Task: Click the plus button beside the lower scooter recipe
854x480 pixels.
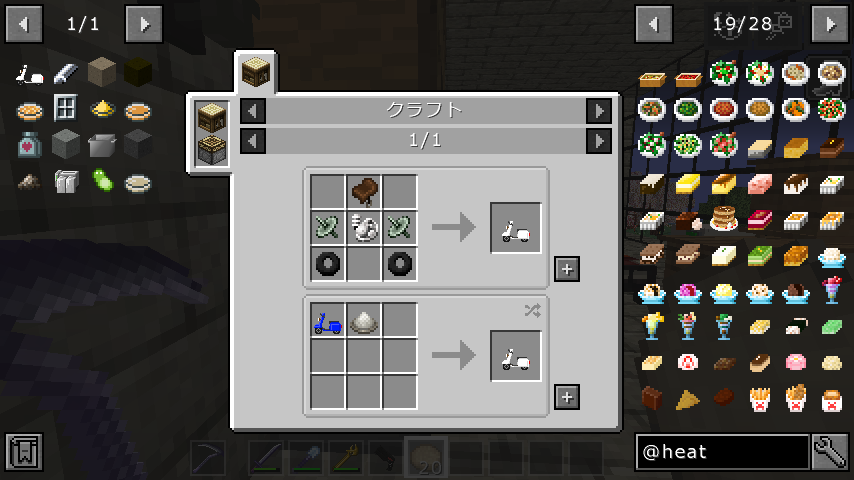Action: click(x=567, y=397)
